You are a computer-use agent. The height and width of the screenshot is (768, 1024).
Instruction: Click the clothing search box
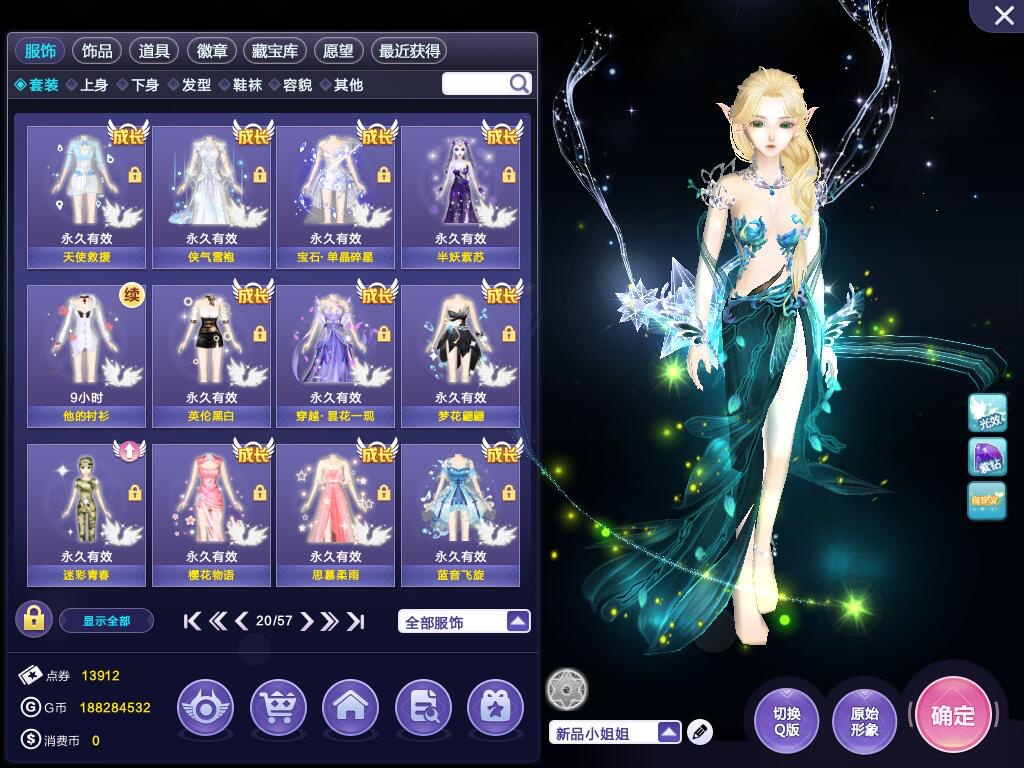pos(476,84)
